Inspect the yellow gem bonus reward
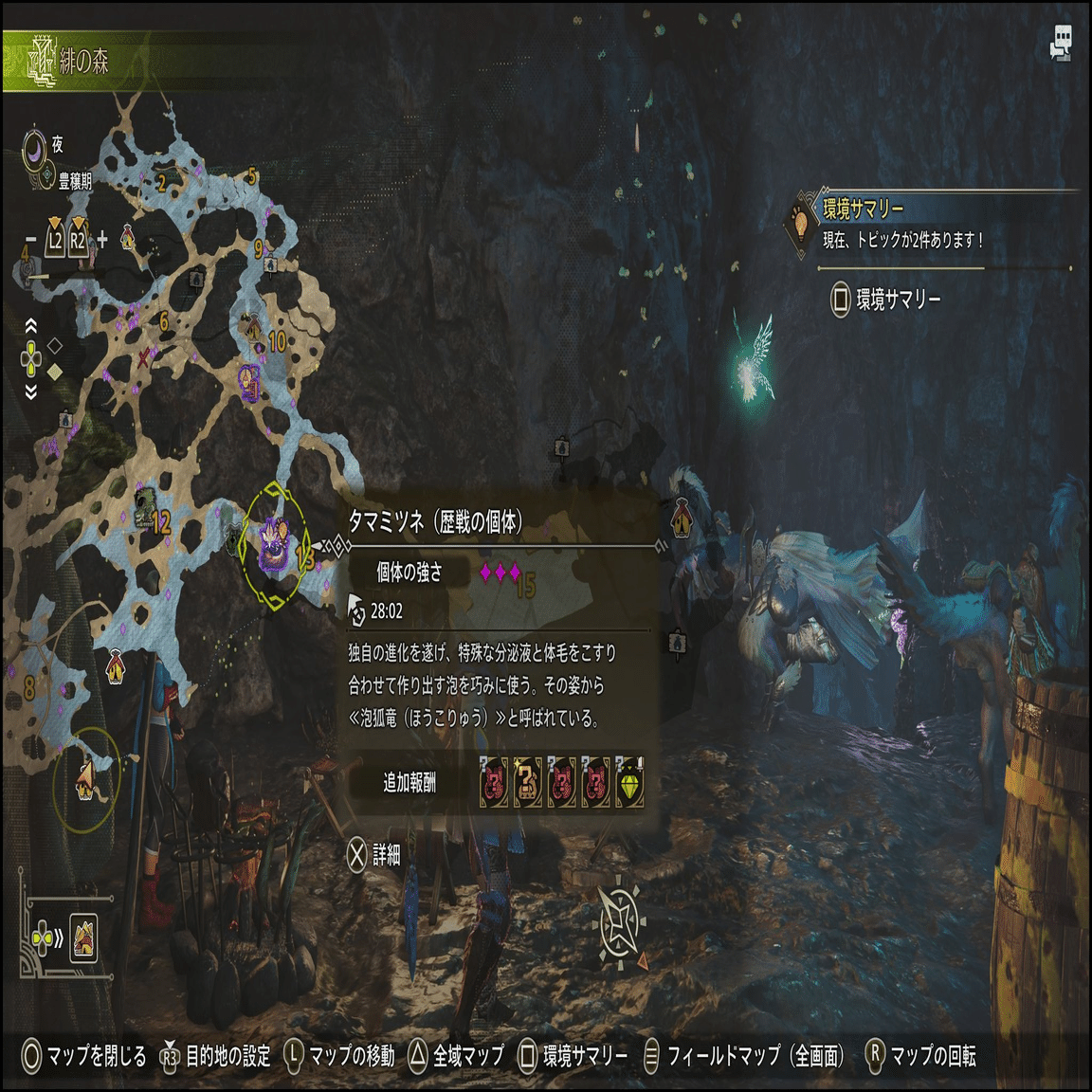Viewport: 1092px width, 1092px height. (x=629, y=783)
